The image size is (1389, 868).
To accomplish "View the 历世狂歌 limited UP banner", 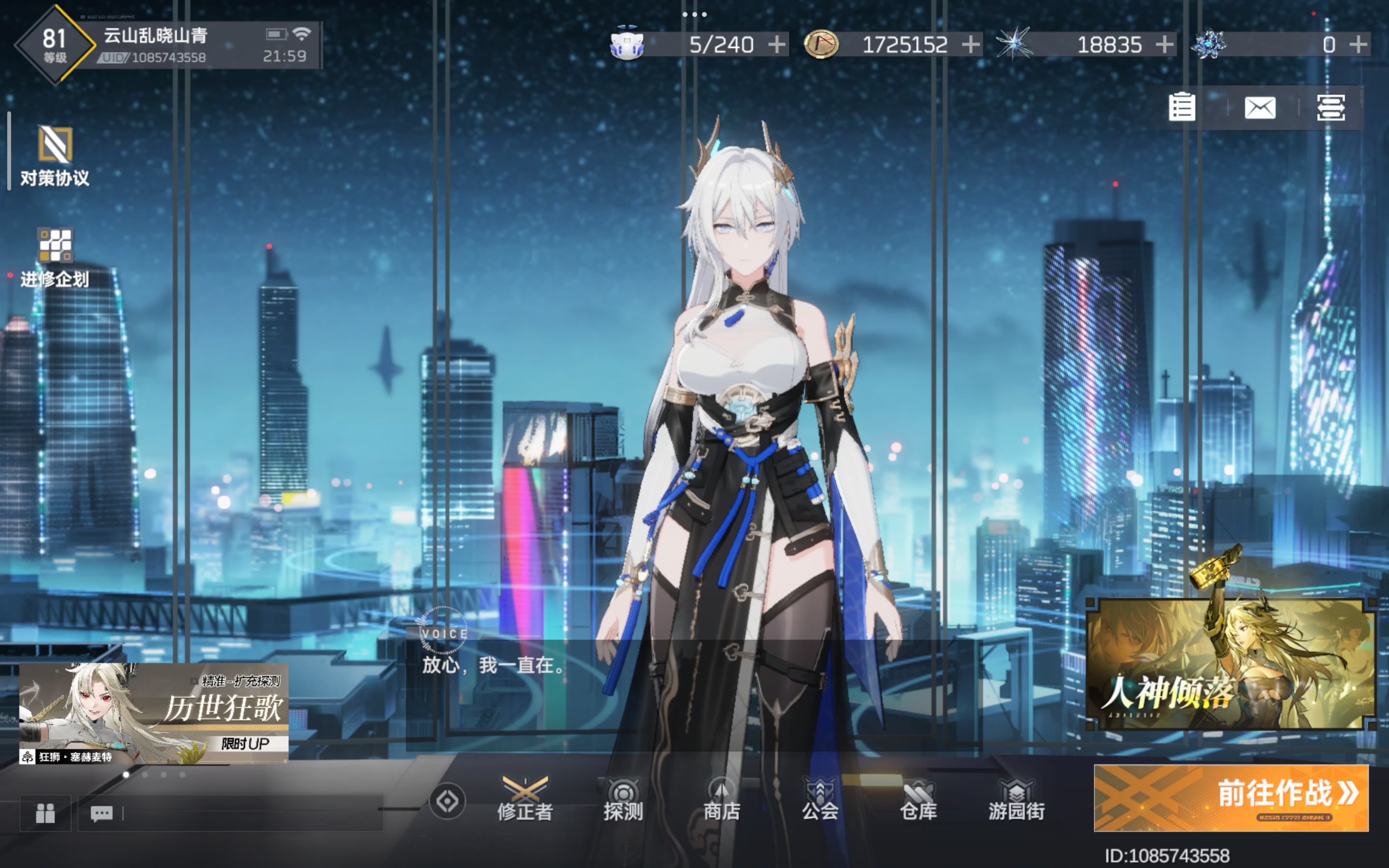I will (154, 714).
